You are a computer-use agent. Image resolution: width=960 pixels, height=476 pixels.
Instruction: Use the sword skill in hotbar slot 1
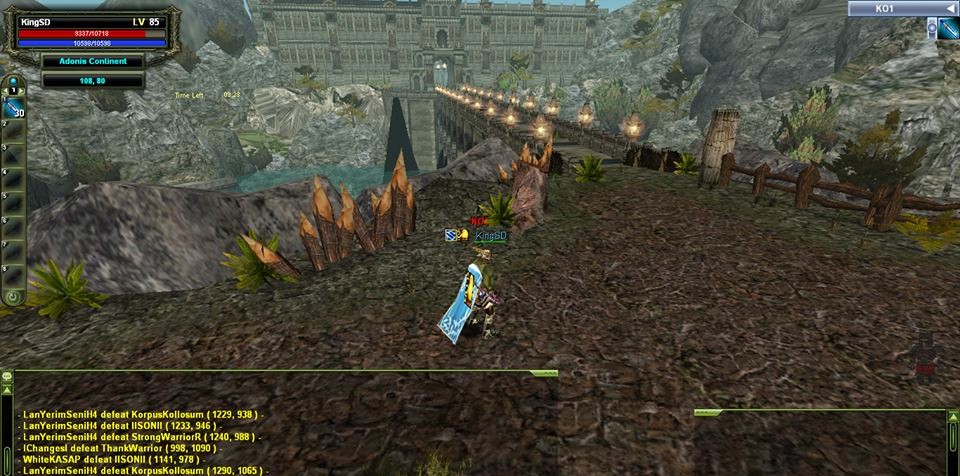click(x=14, y=112)
